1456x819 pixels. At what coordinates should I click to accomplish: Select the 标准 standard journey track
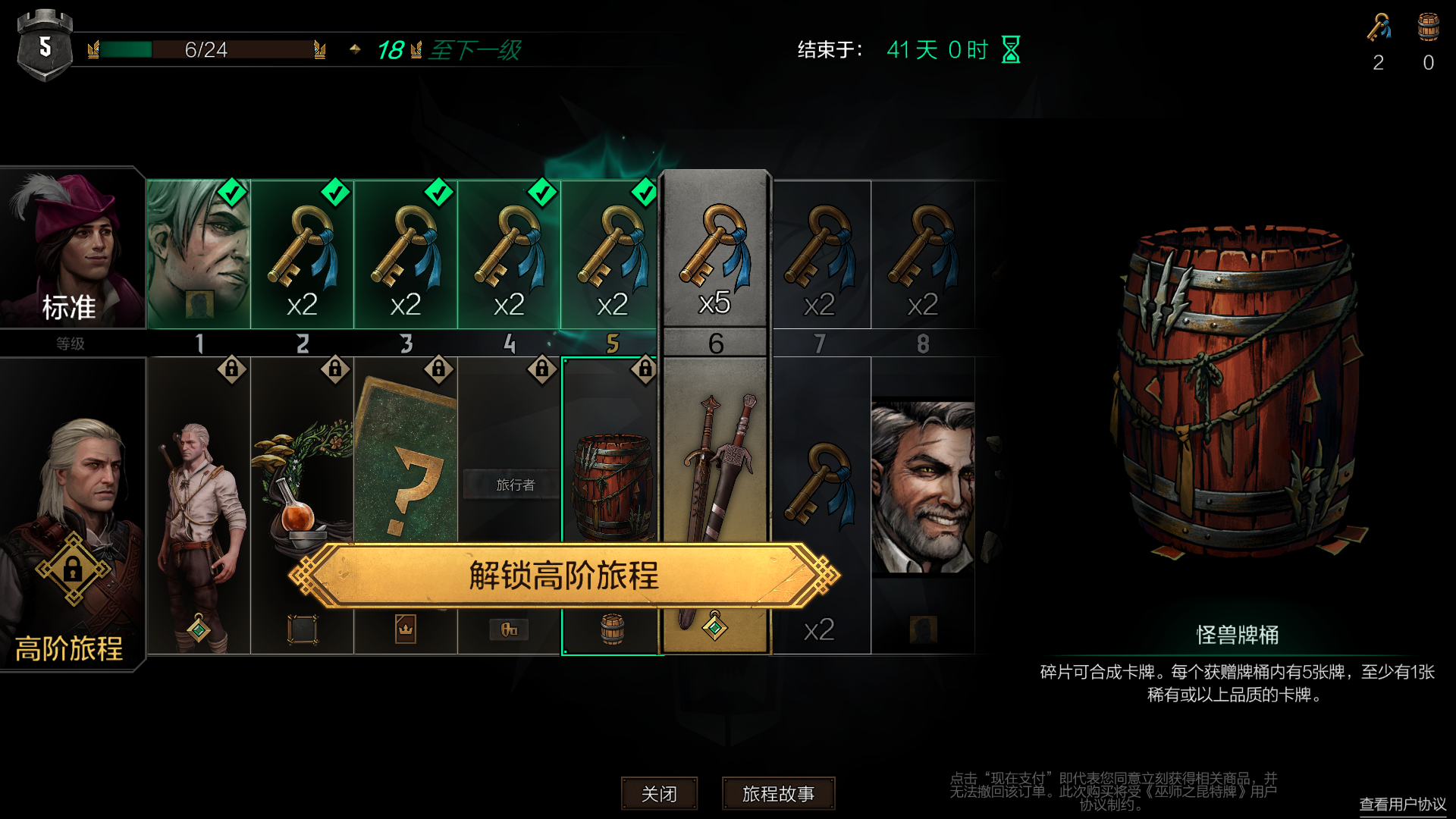click(72, 248)
